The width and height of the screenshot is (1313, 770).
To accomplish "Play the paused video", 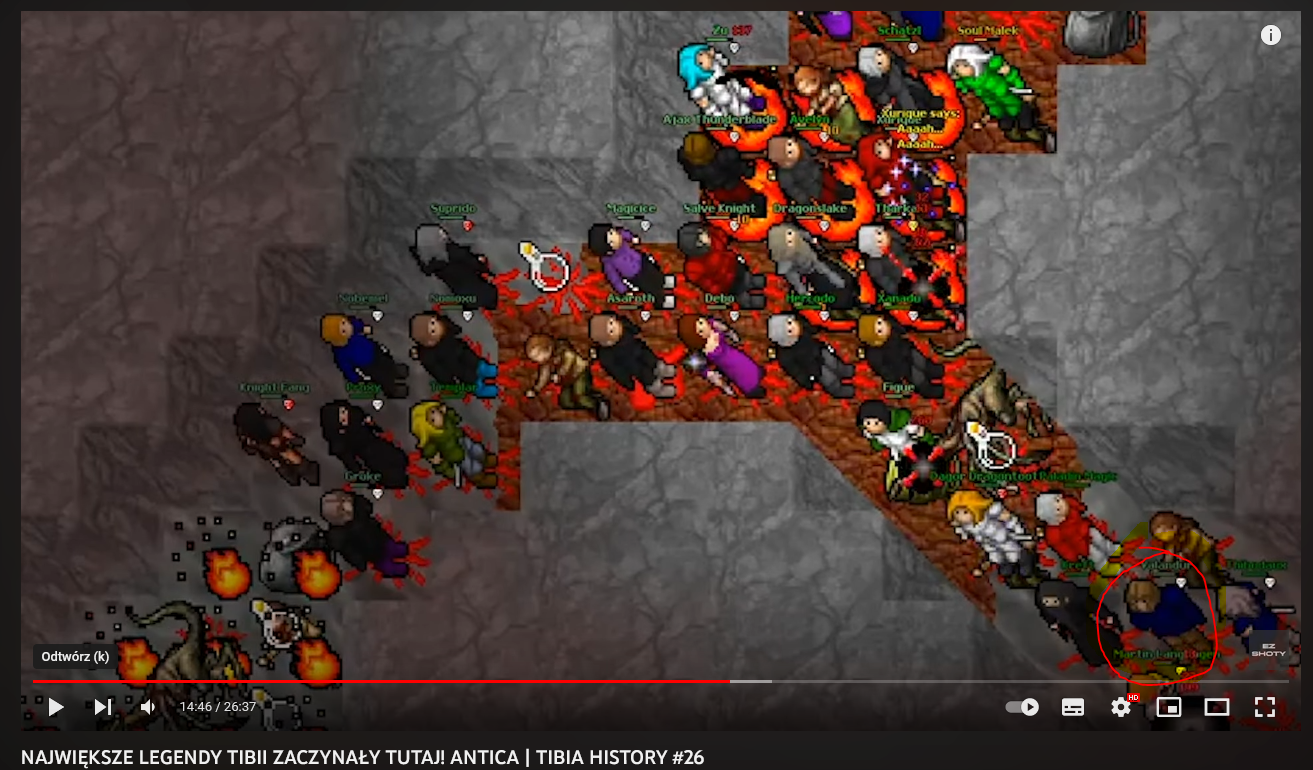I will (56, 707).
